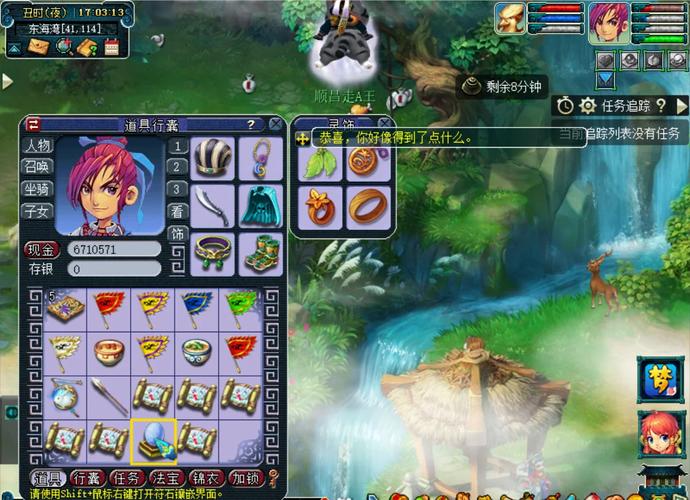Open the 锦衣 costume tab
The width and height of the screenshot is (690, 500).
[x=206, y=477]
